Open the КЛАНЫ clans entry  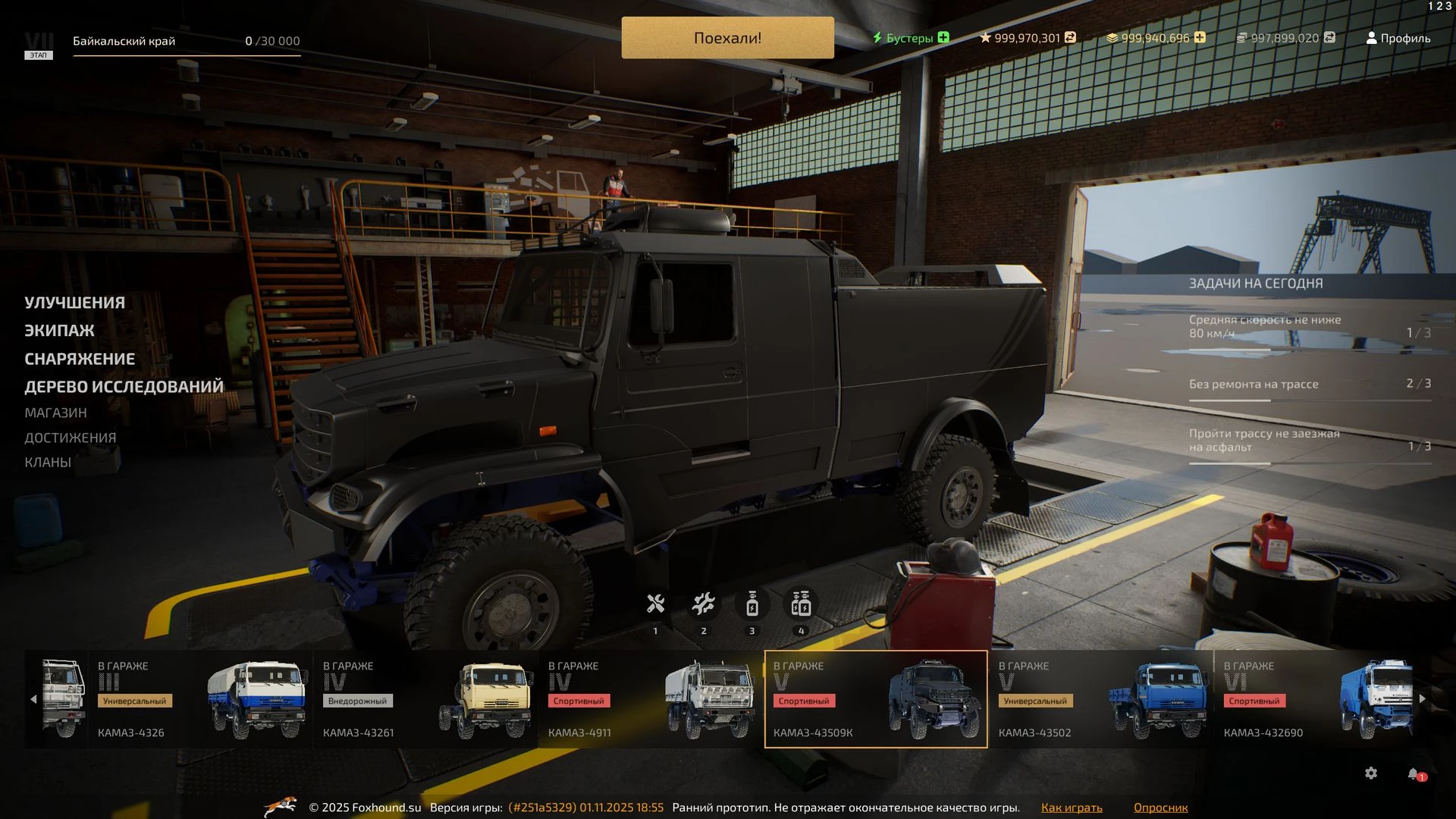[x=48, y=463]
